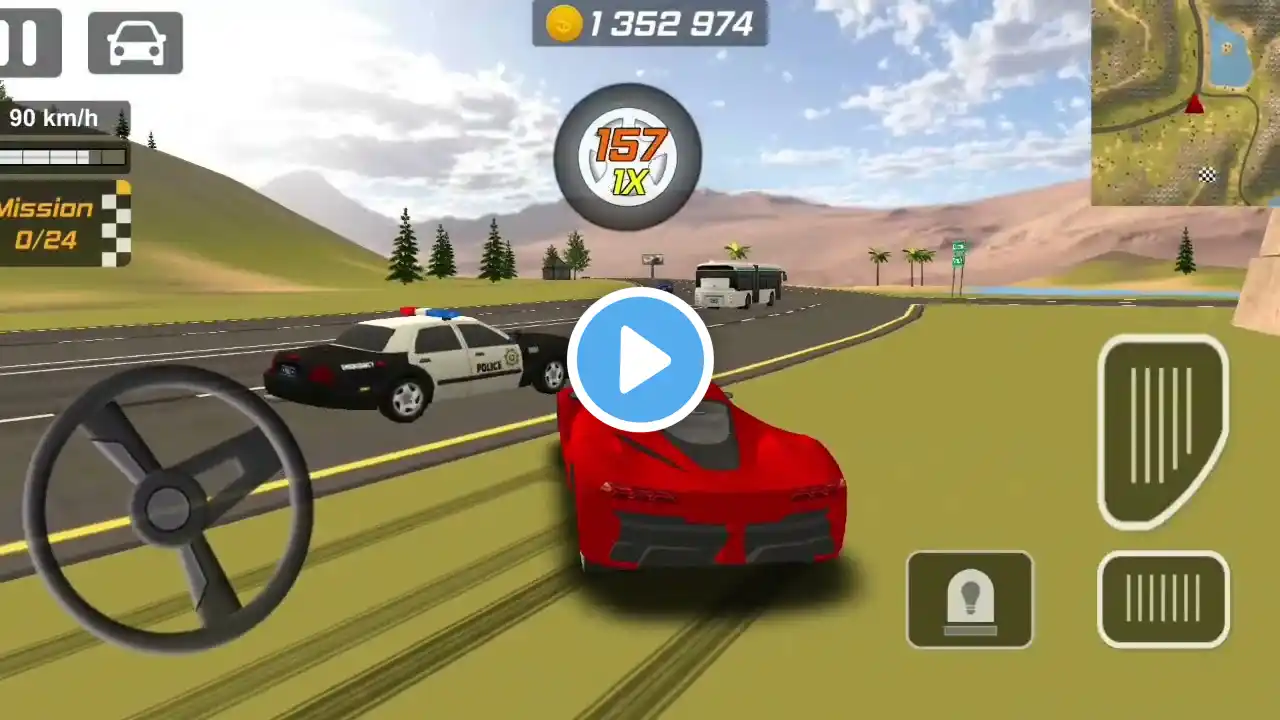1280x720 pixels.
Task: Tap the gas accelerator pedal
Action: point(1162,430)
